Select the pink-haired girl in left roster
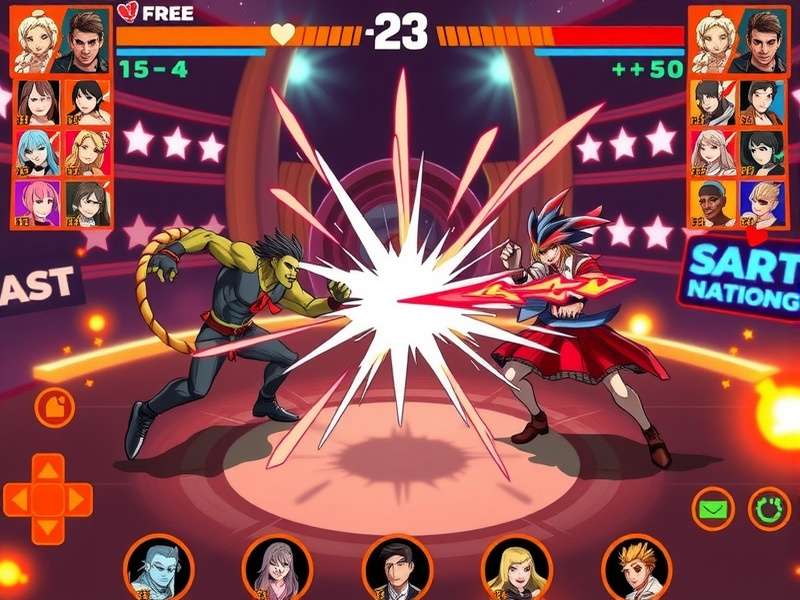800x600 pixels. 38,202
